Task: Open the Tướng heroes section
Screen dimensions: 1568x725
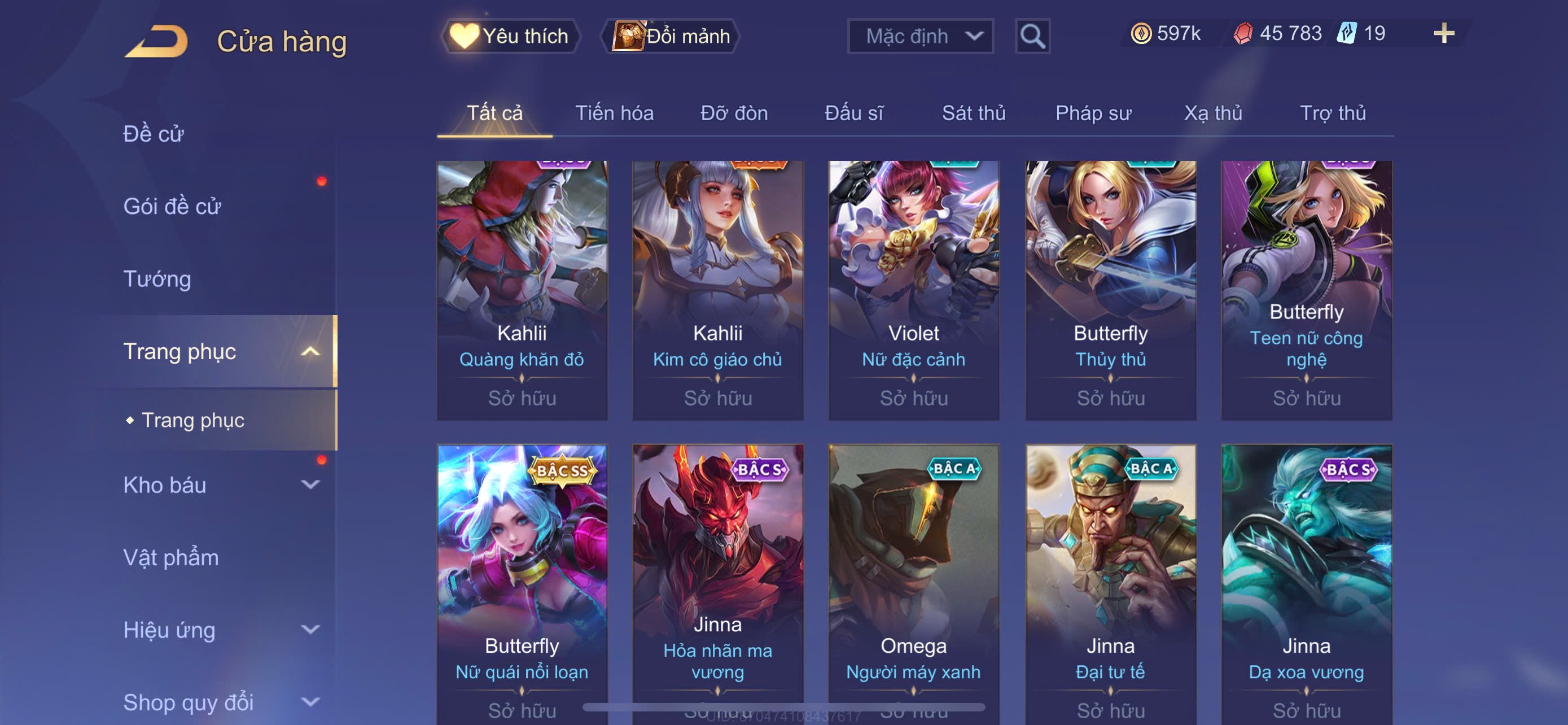Action: tap(157, 279)
